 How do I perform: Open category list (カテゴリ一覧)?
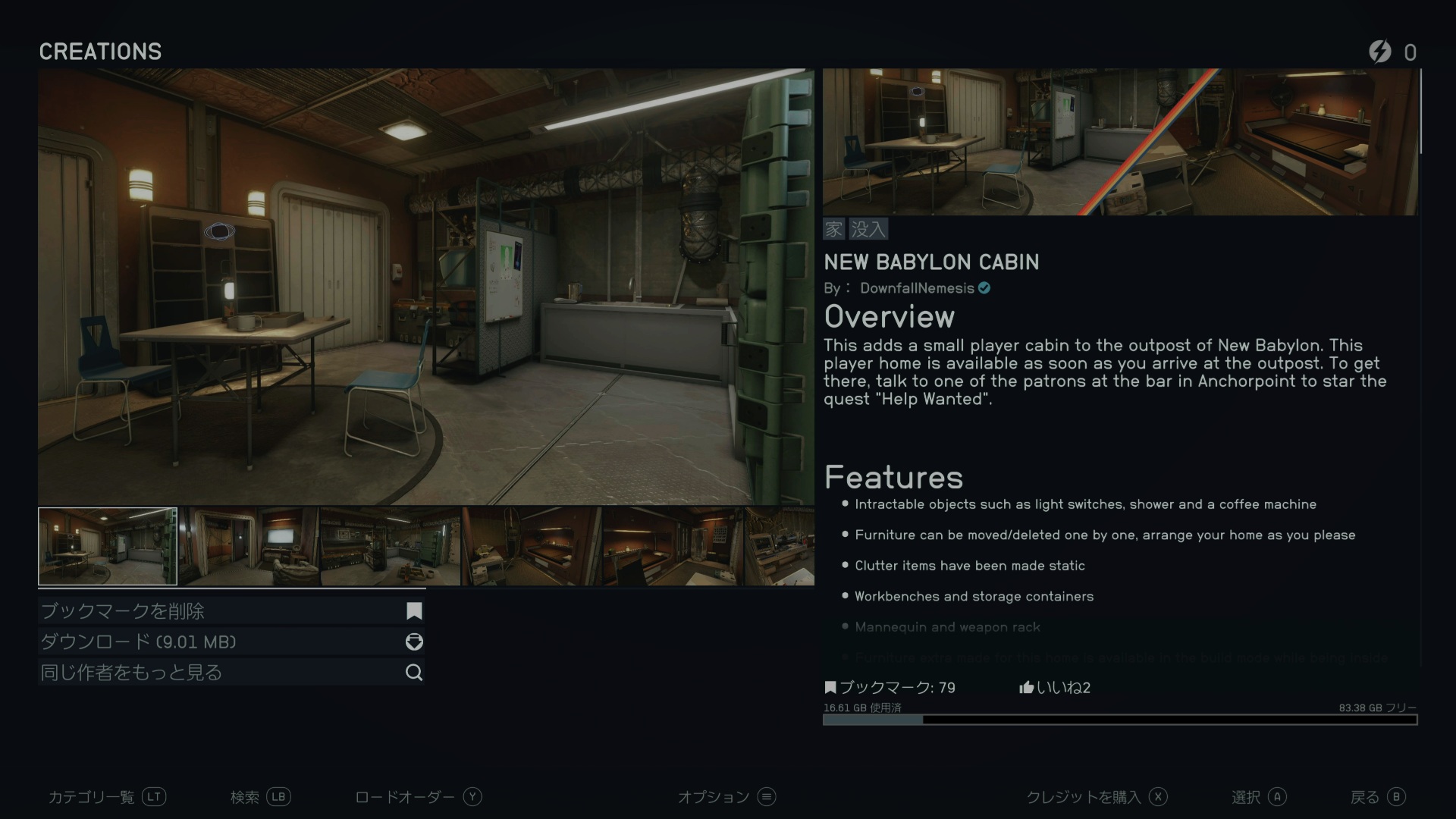(x=106, y=797)
